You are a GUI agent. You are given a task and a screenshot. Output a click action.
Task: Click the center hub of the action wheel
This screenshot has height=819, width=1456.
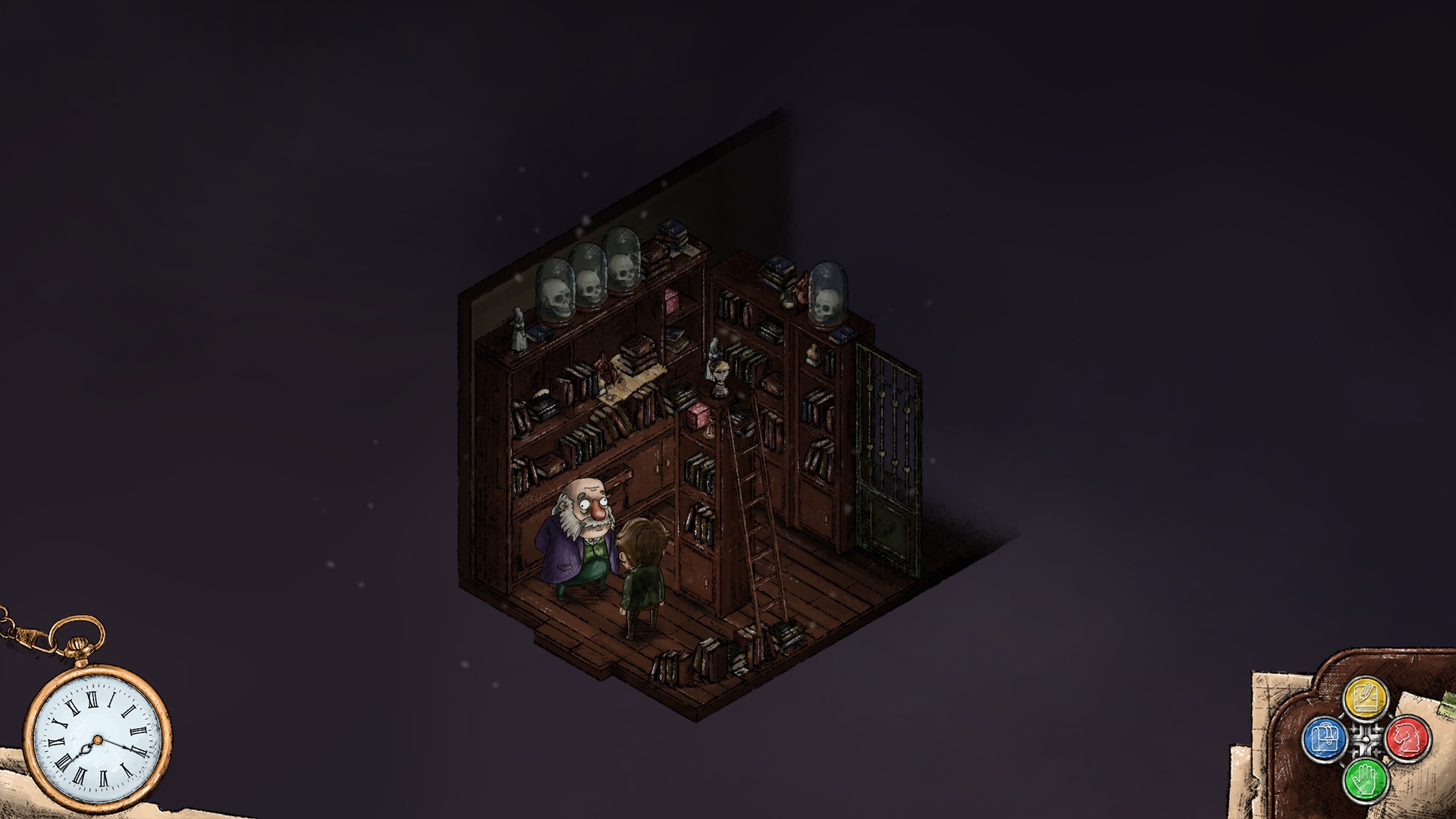(x=1366, y=739)
